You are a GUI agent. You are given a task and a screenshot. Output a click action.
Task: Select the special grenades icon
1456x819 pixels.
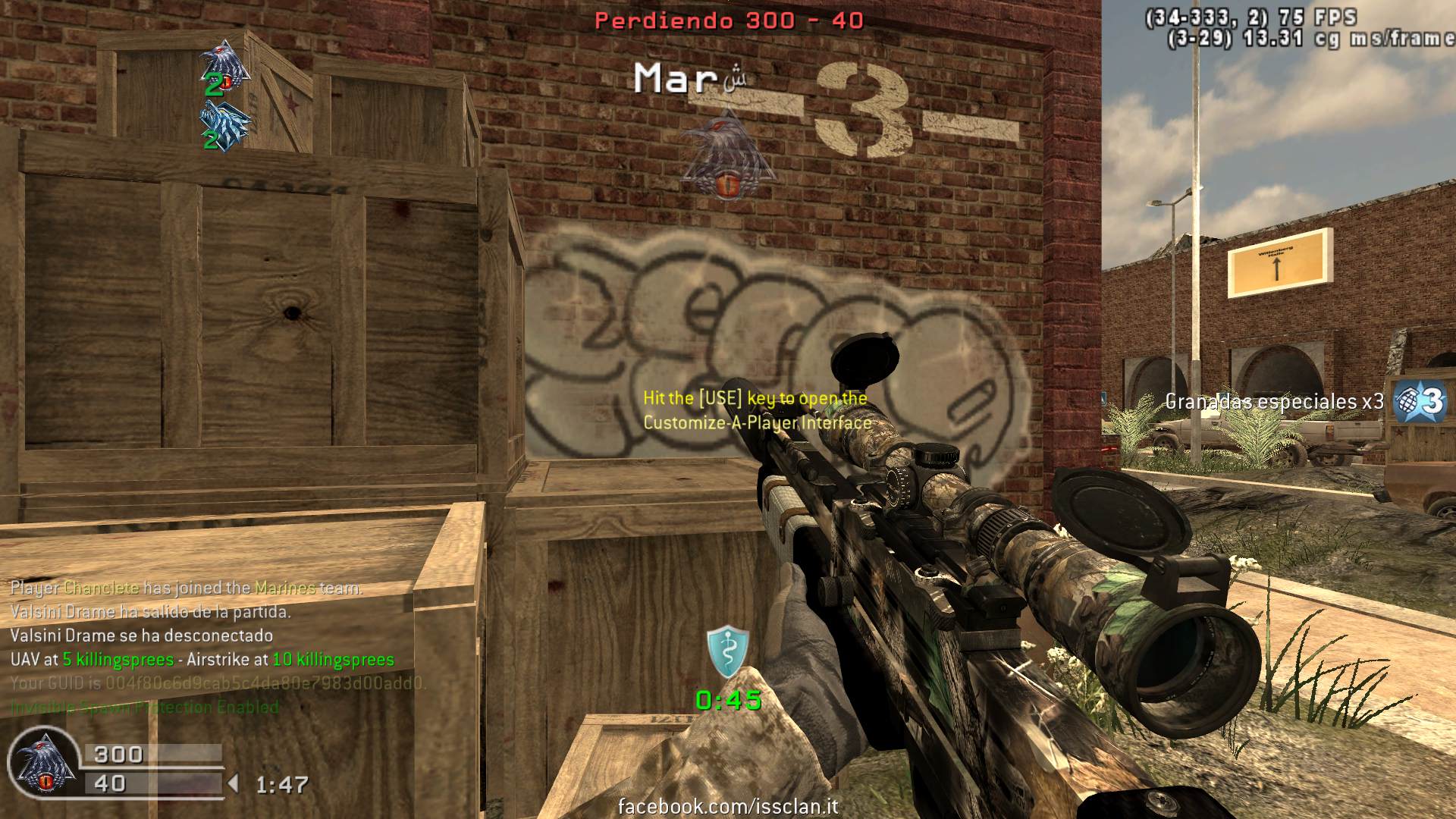(x=1419, y=401)
